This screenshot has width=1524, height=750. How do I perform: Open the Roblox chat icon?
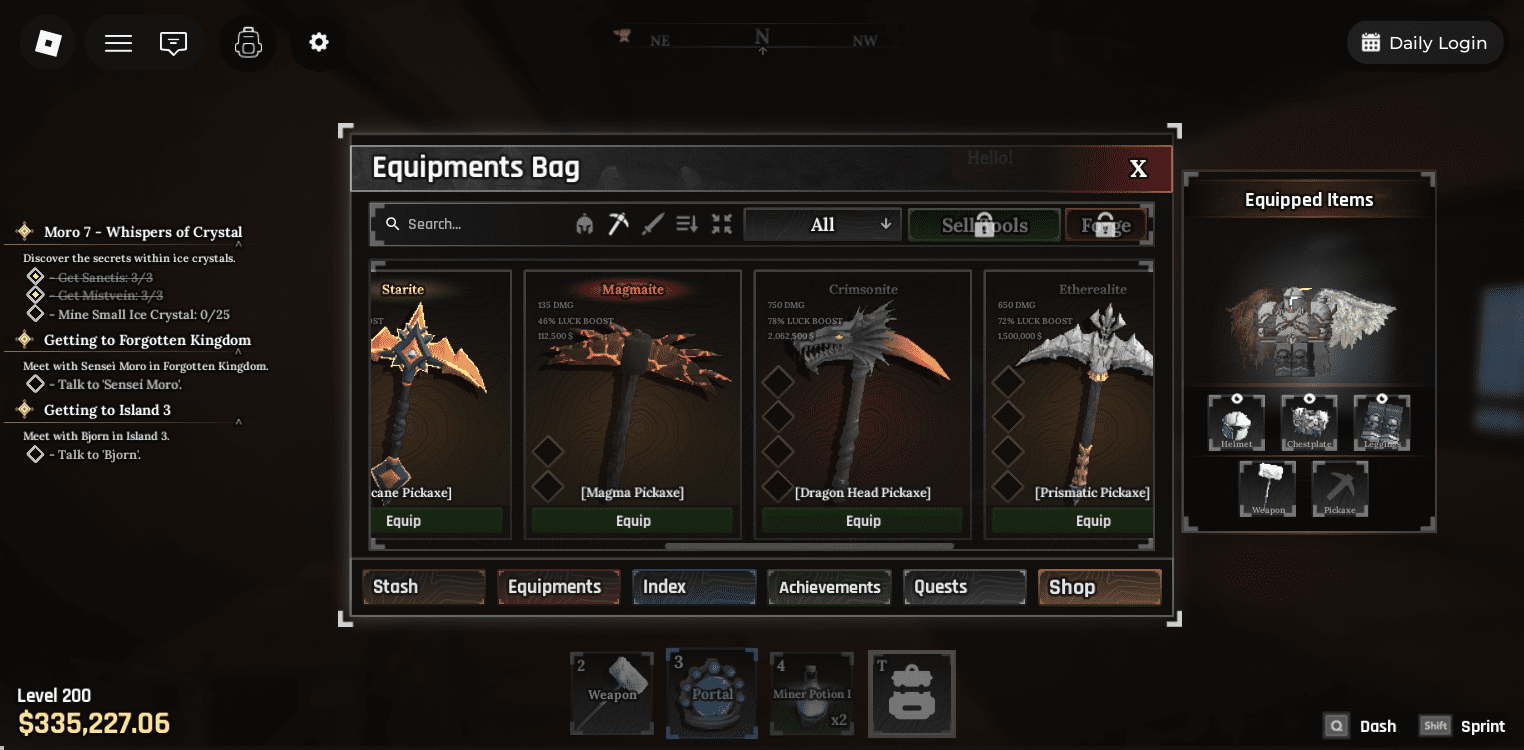172,43
